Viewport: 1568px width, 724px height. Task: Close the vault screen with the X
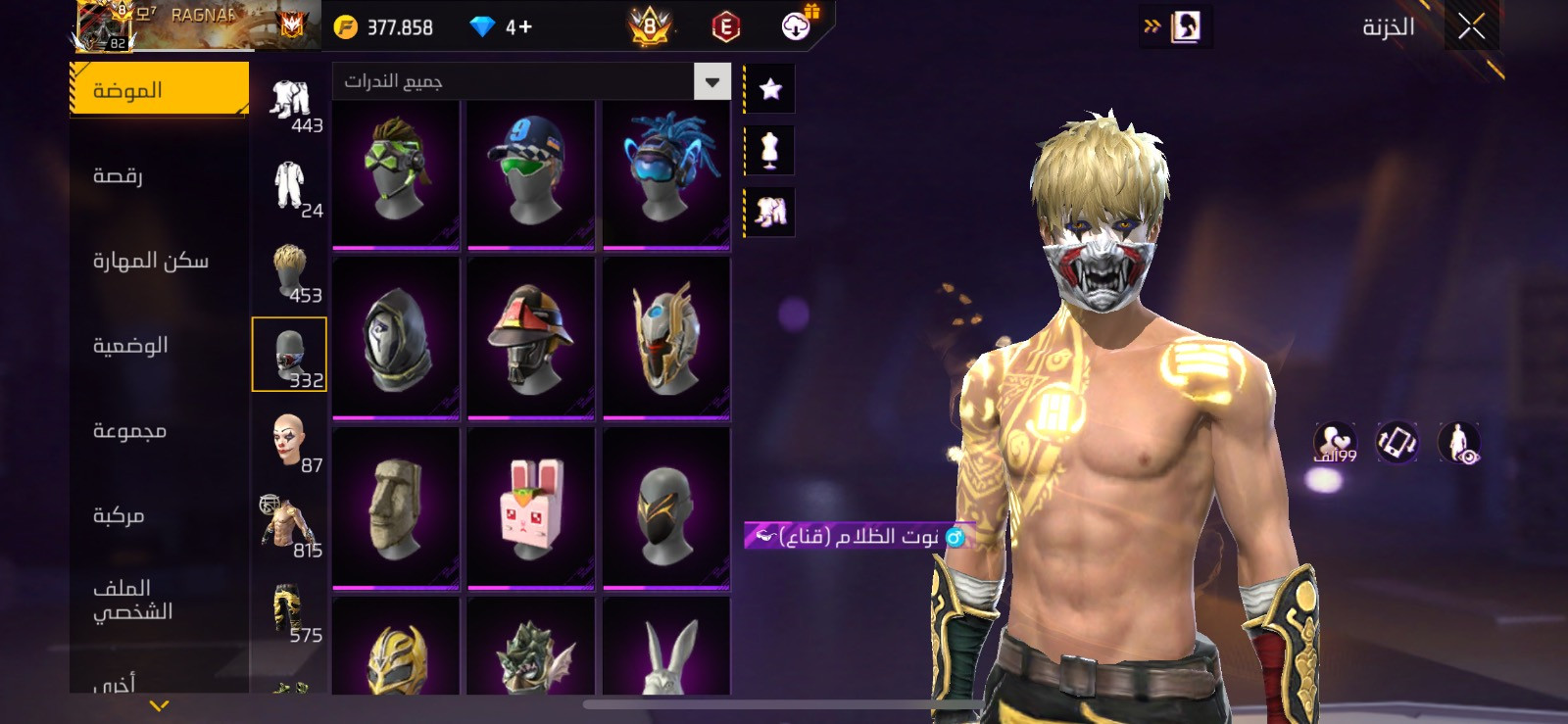(1471, 26)
